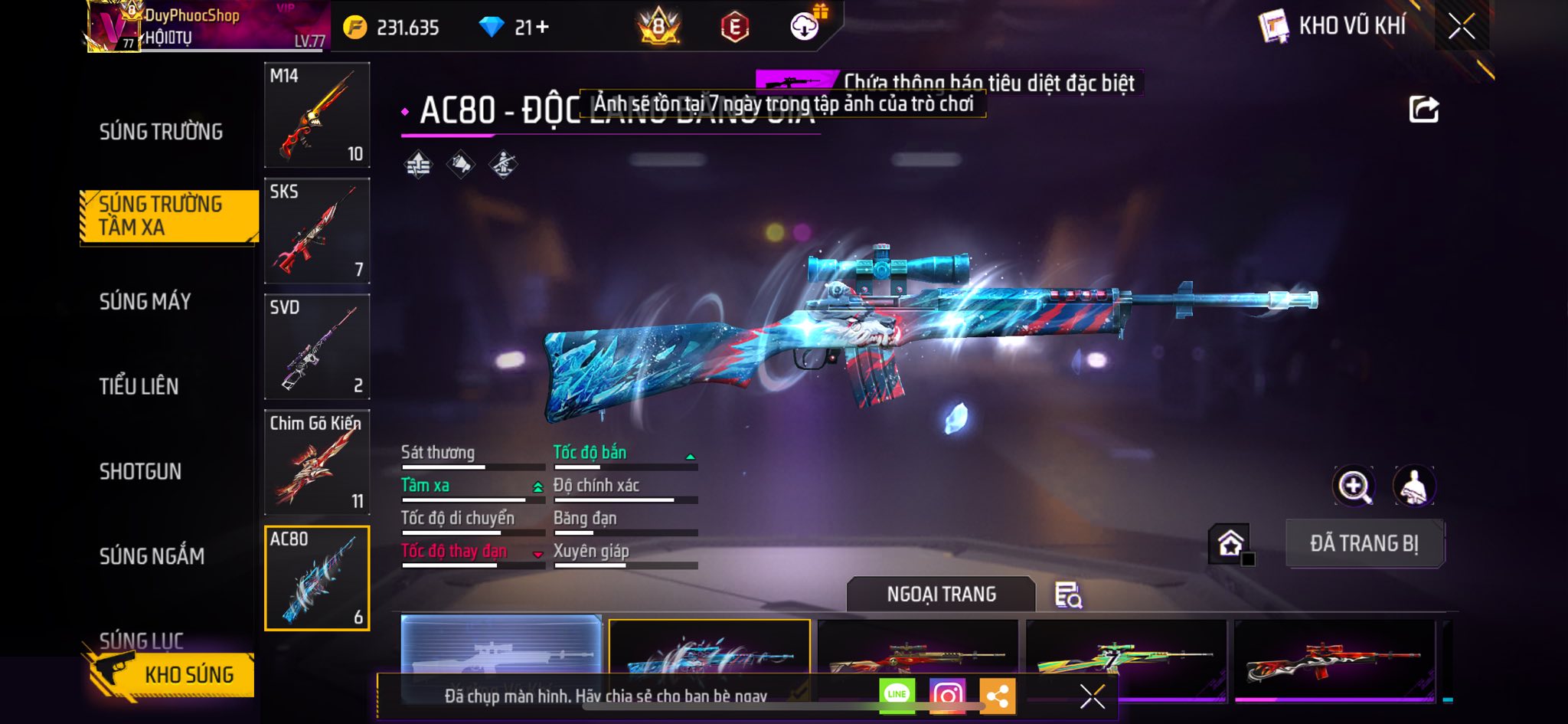Show the SÚNG NGẮM weapons

152,556
